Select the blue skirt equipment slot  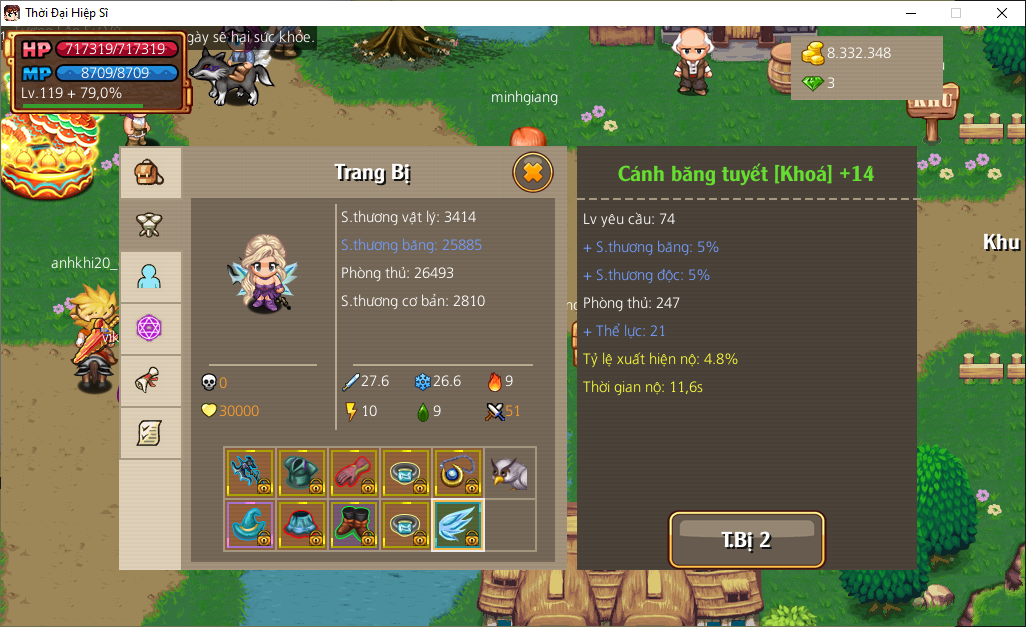pyautogui.click(x=302, y=525)
